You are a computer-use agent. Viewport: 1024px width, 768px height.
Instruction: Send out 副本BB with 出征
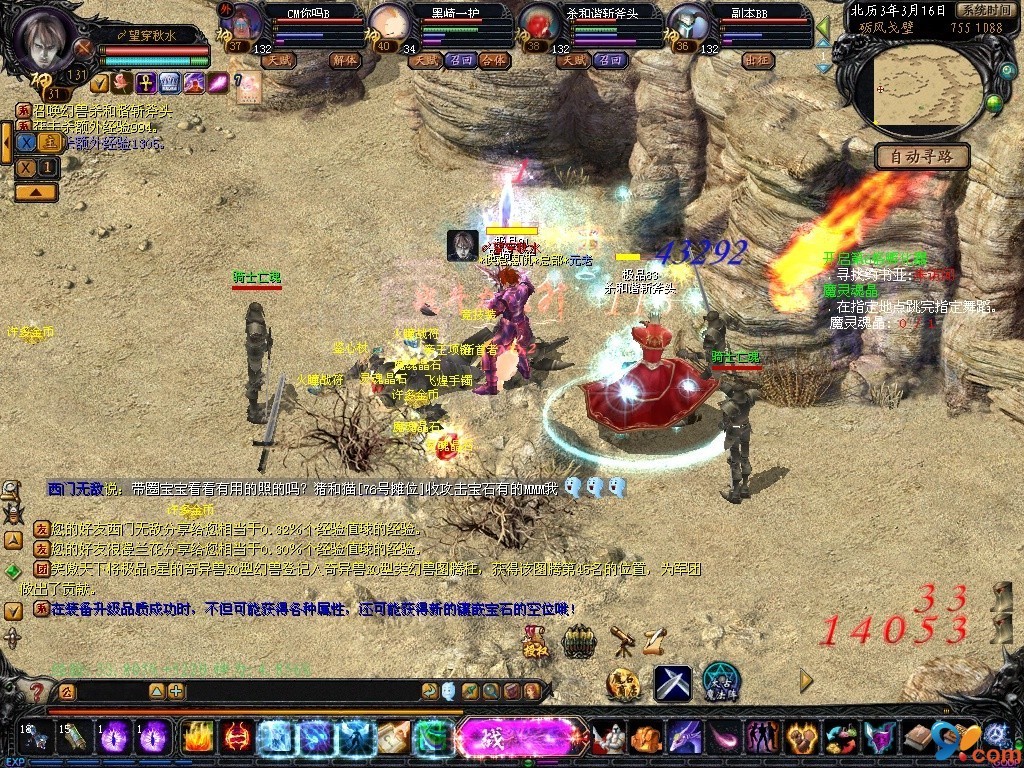tap(757, 60)
